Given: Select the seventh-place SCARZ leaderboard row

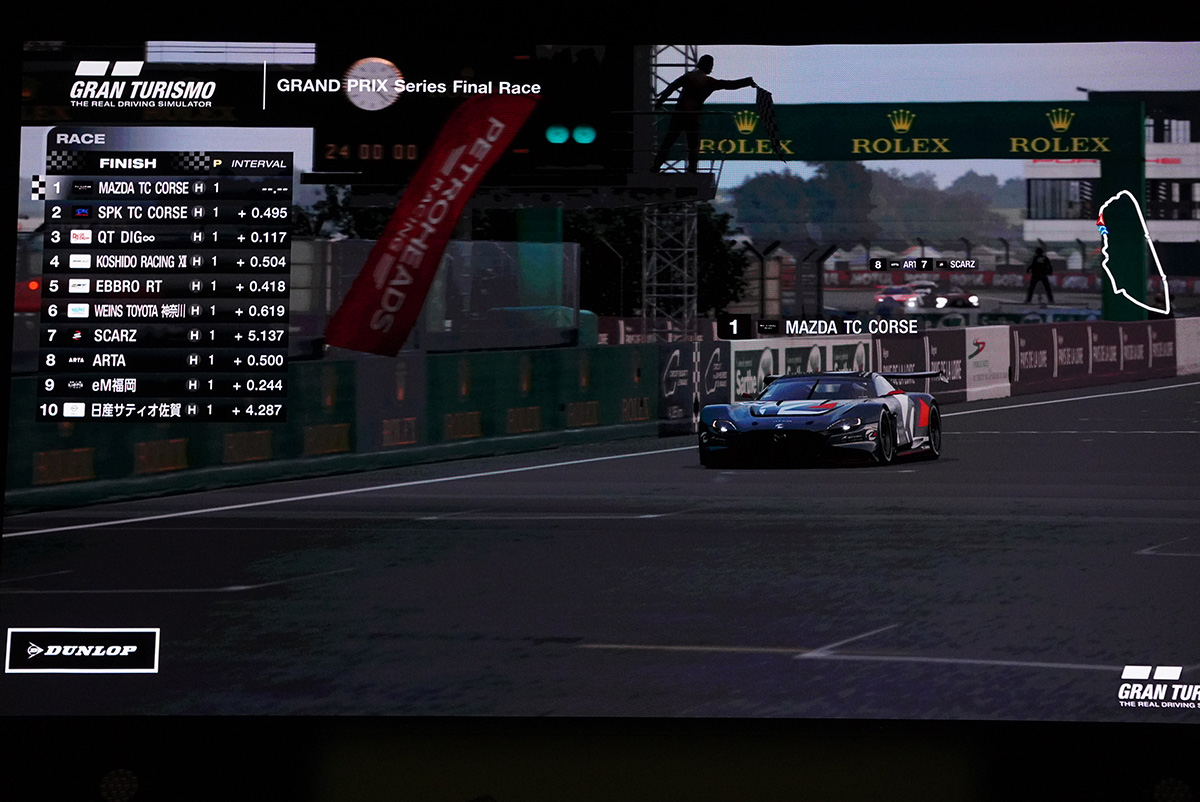Looking at the screenshot, I should pyautogui.click(x=165, y=335).
